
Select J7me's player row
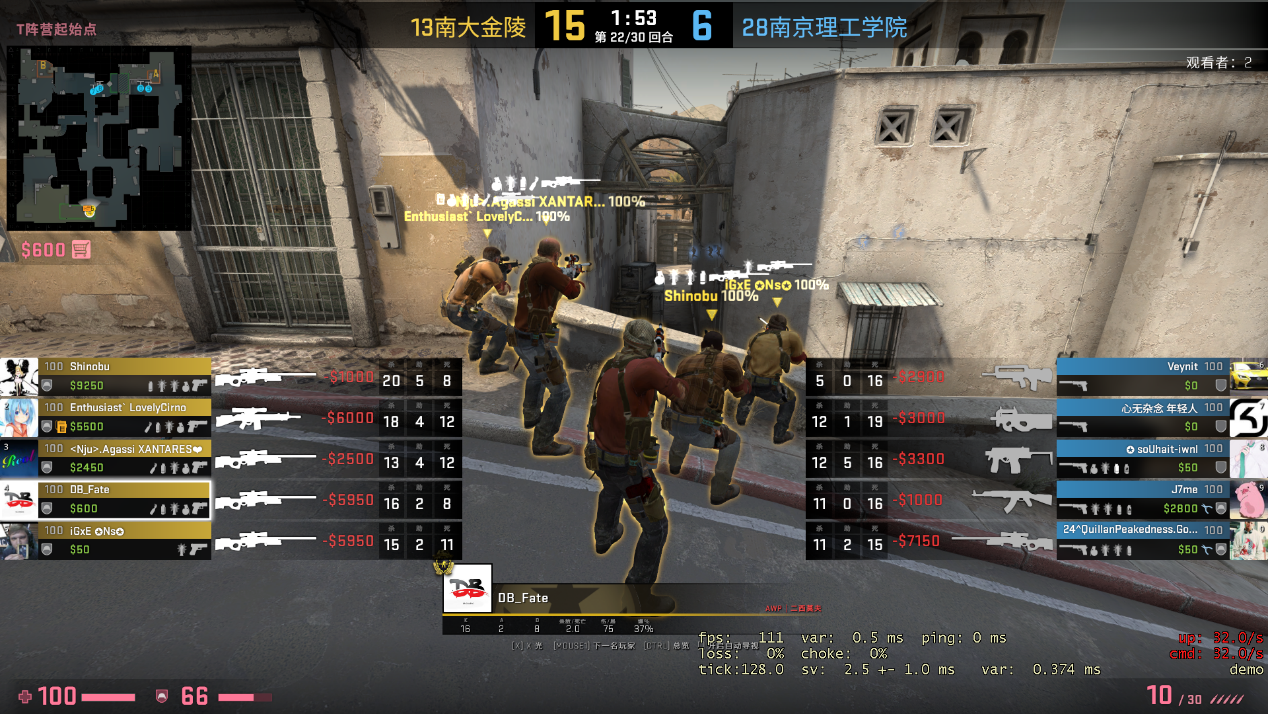point(1142,499)
